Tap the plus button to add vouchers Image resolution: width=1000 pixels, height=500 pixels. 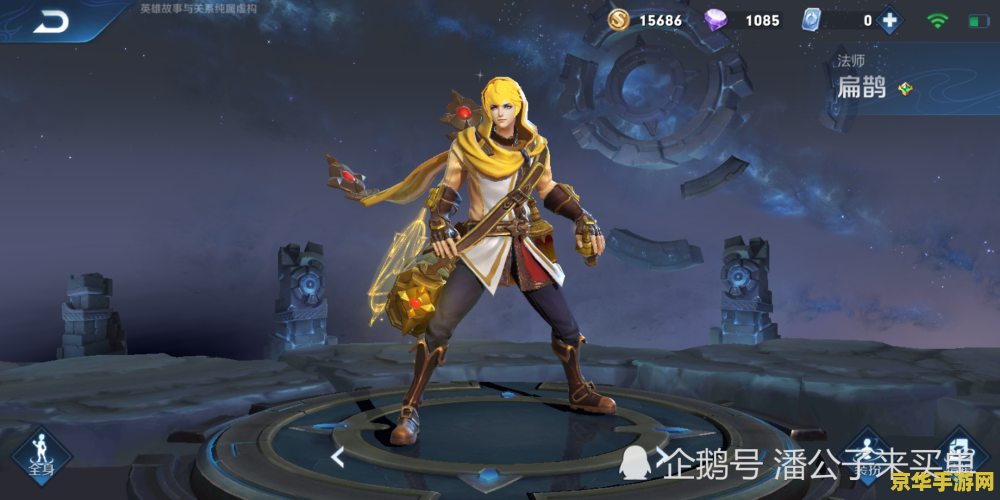pos(888,20)
